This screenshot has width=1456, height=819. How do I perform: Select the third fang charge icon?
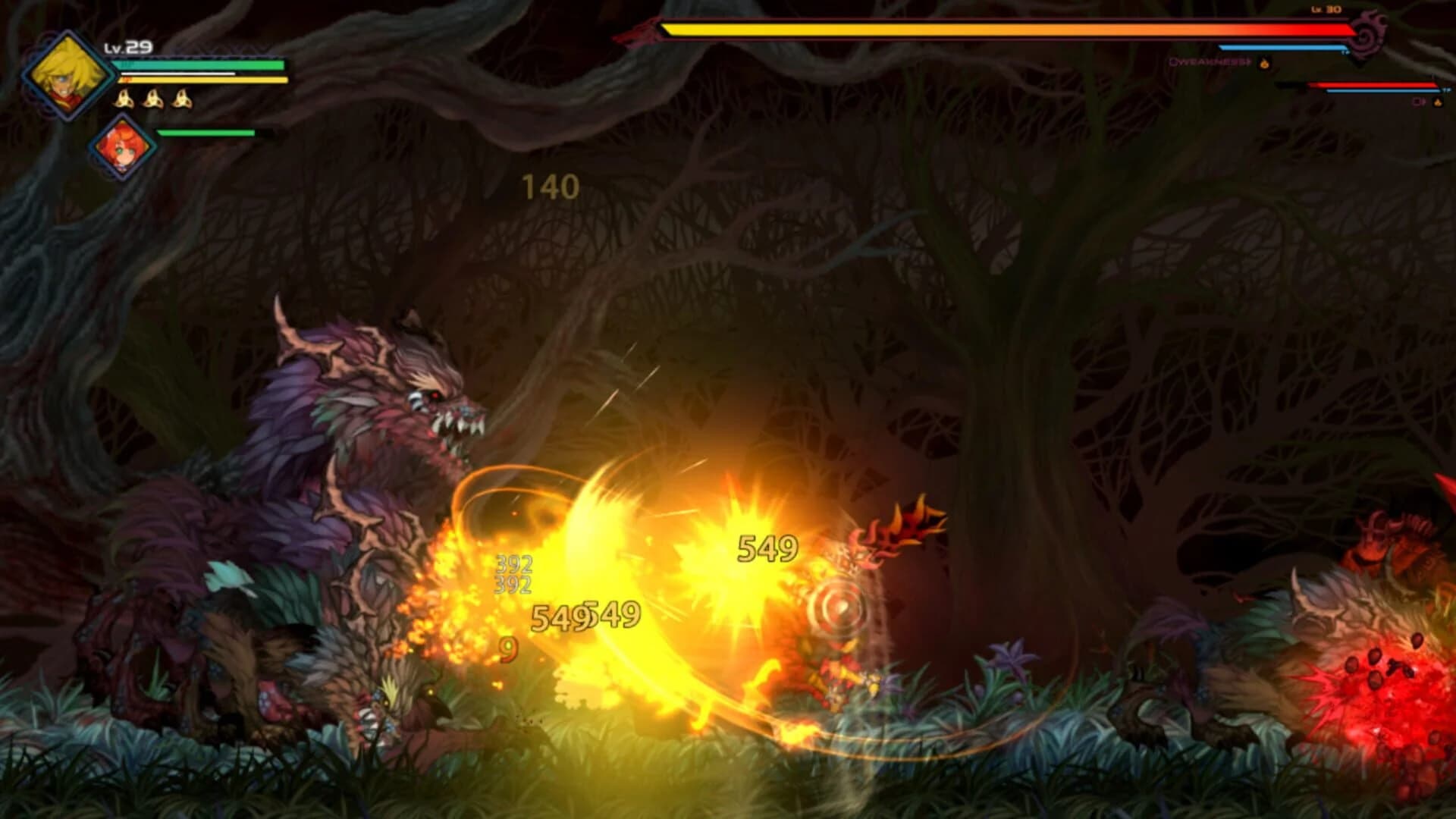(182, 99)
